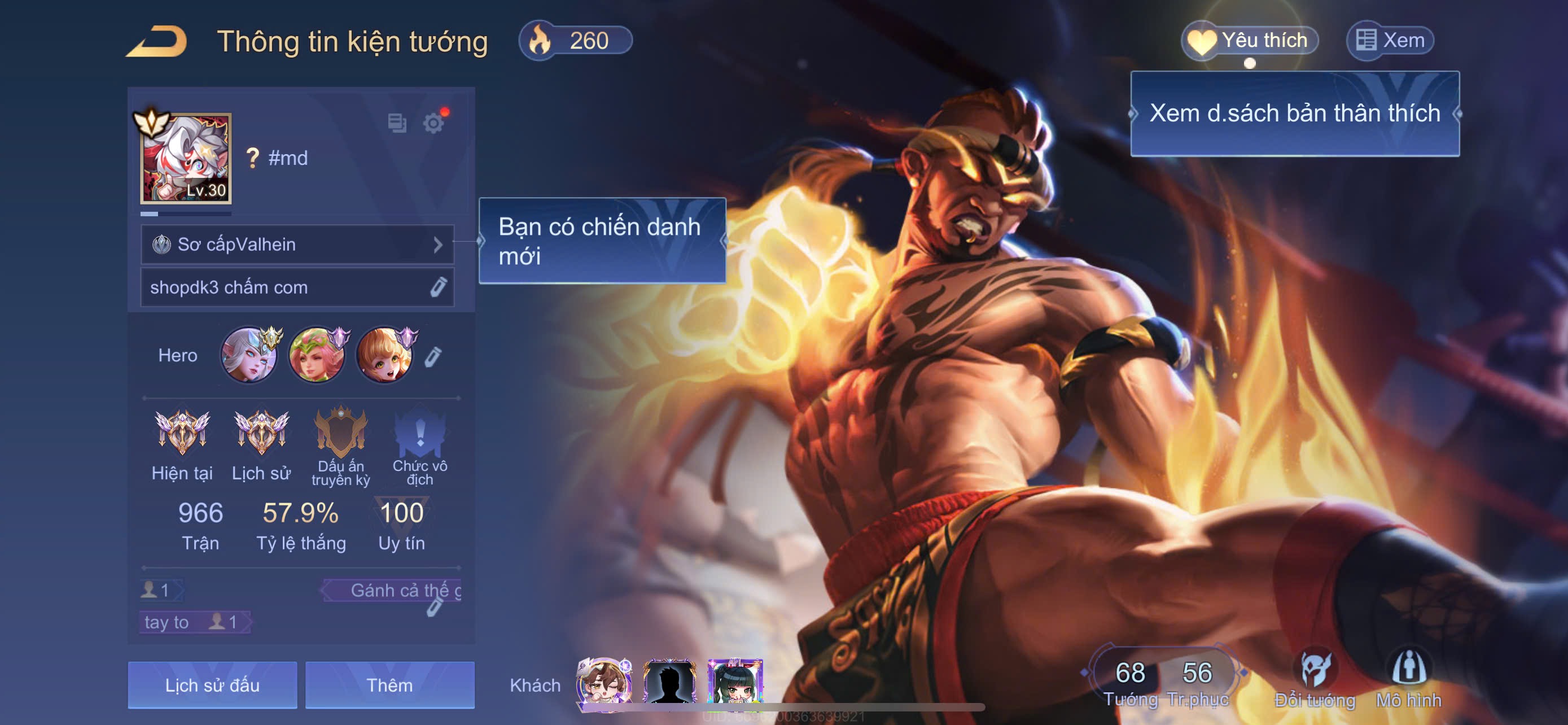Open the Sơ cấp Valhein title row
This screenshot has width=1568, height=725.
coord(297,244)
